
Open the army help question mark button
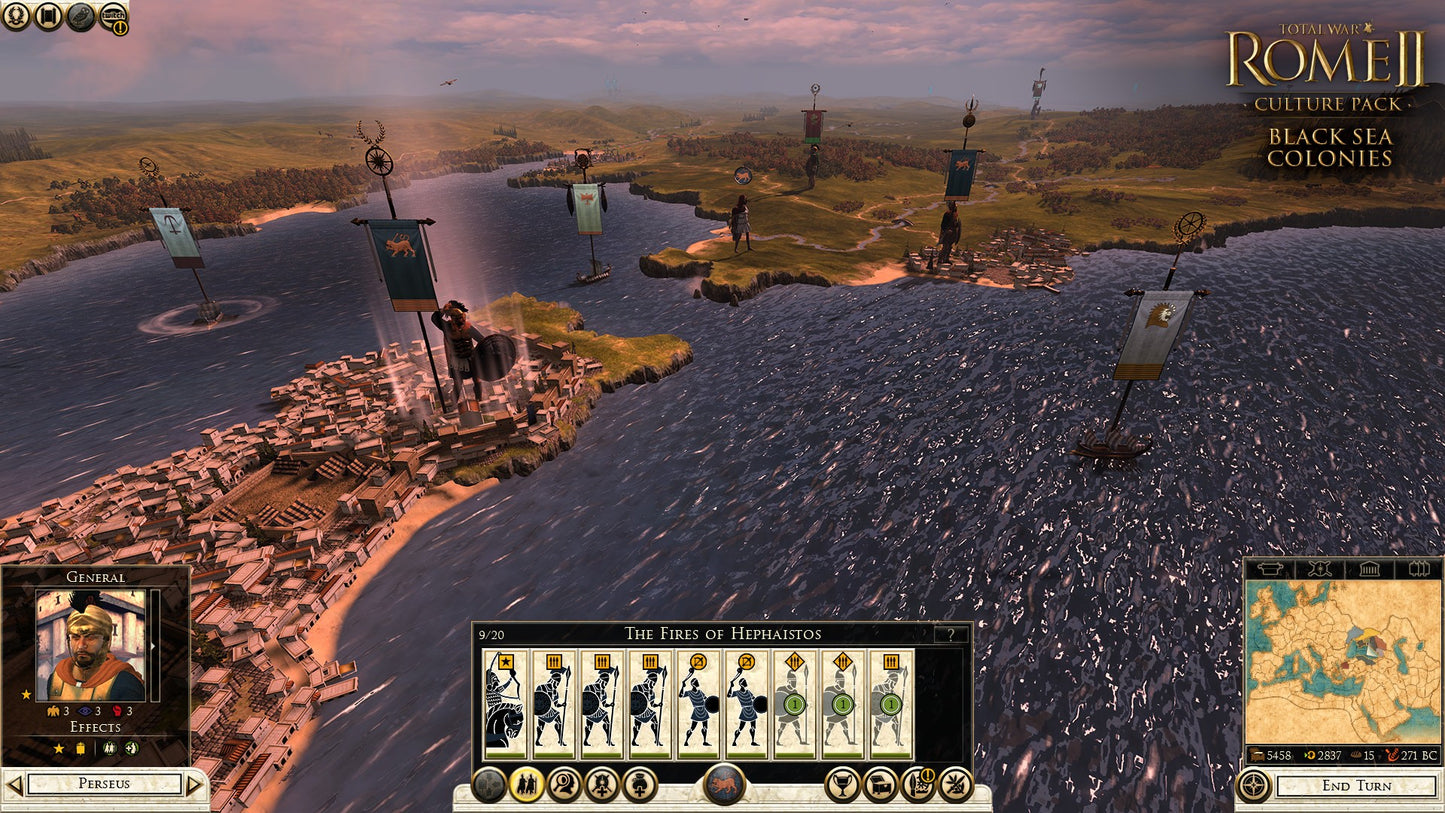click(x=950, y=634)
